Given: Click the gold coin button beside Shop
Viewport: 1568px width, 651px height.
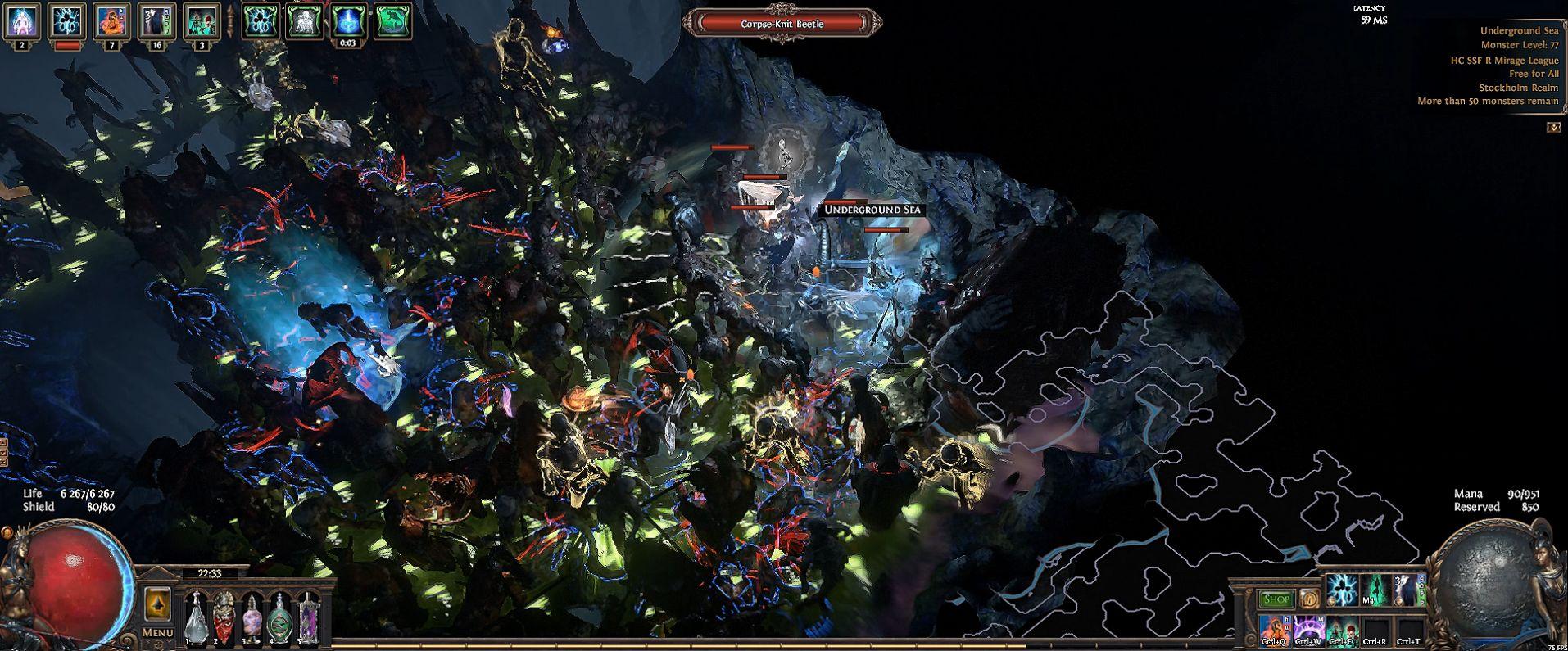Looking at the screenshot, I should click(x=1308, y=599).
